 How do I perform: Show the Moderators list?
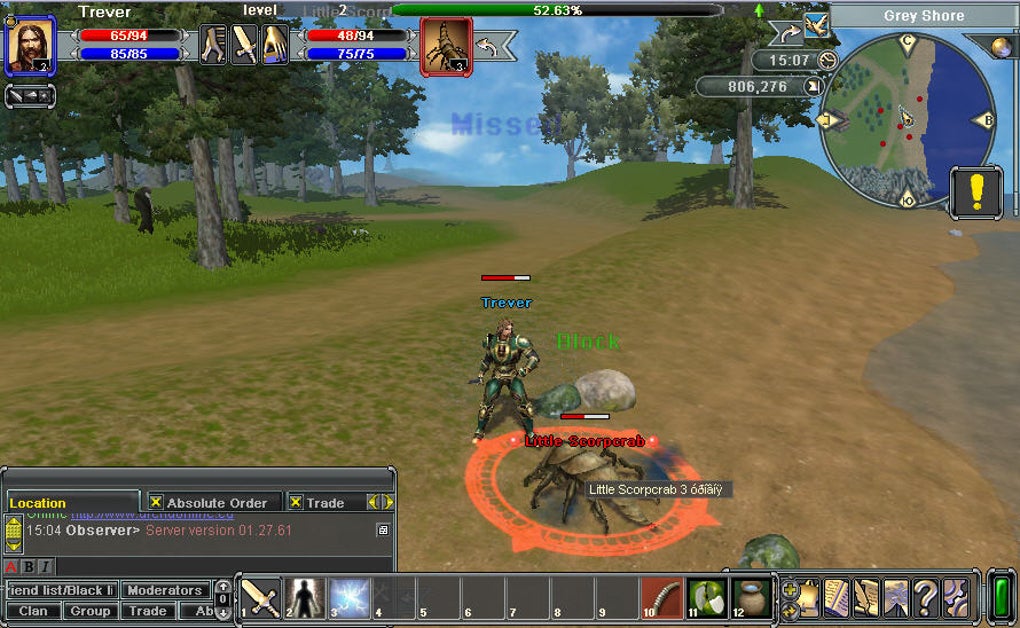point(165,590)
